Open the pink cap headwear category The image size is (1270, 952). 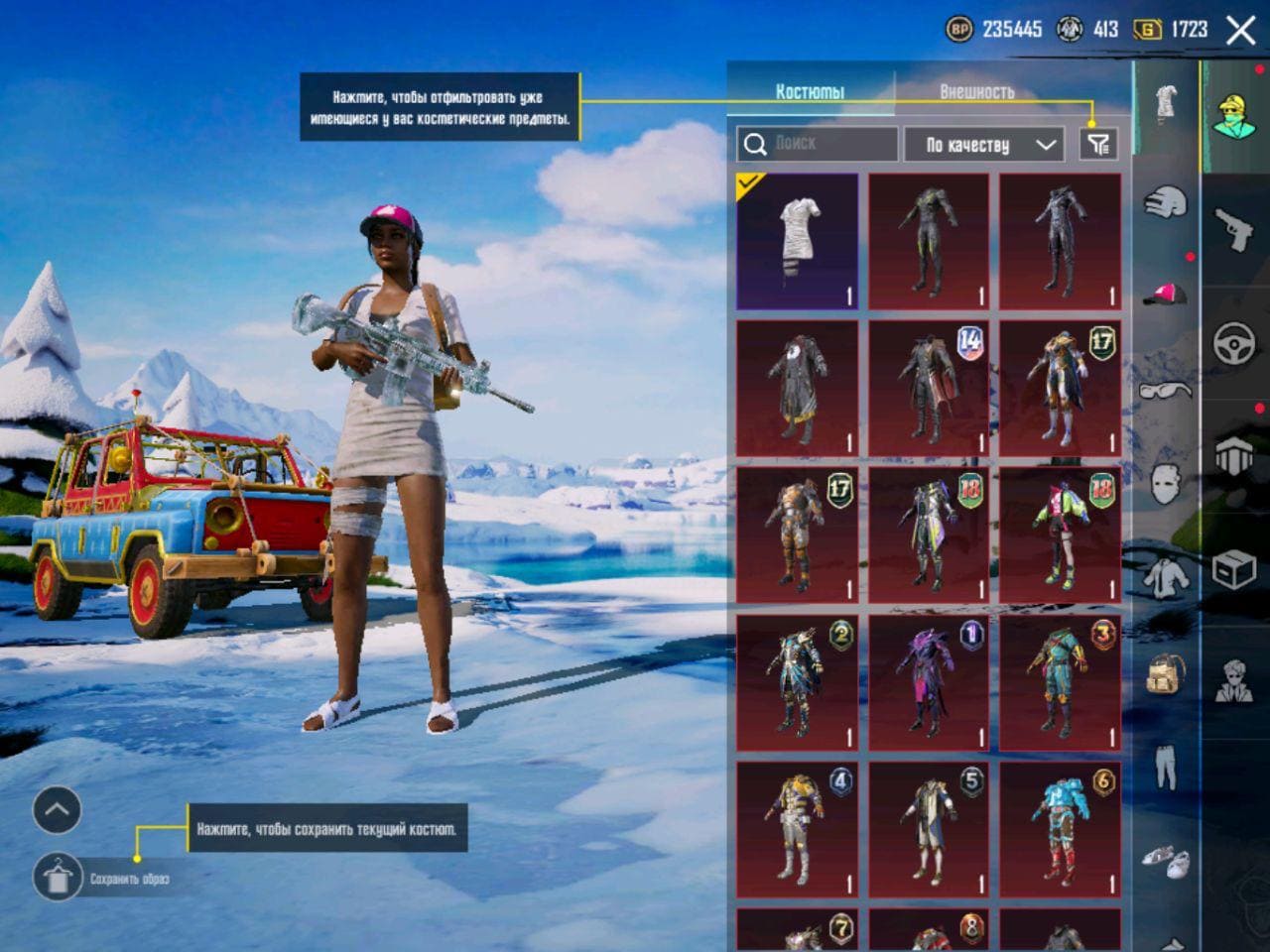click(x=1166, y=294)
